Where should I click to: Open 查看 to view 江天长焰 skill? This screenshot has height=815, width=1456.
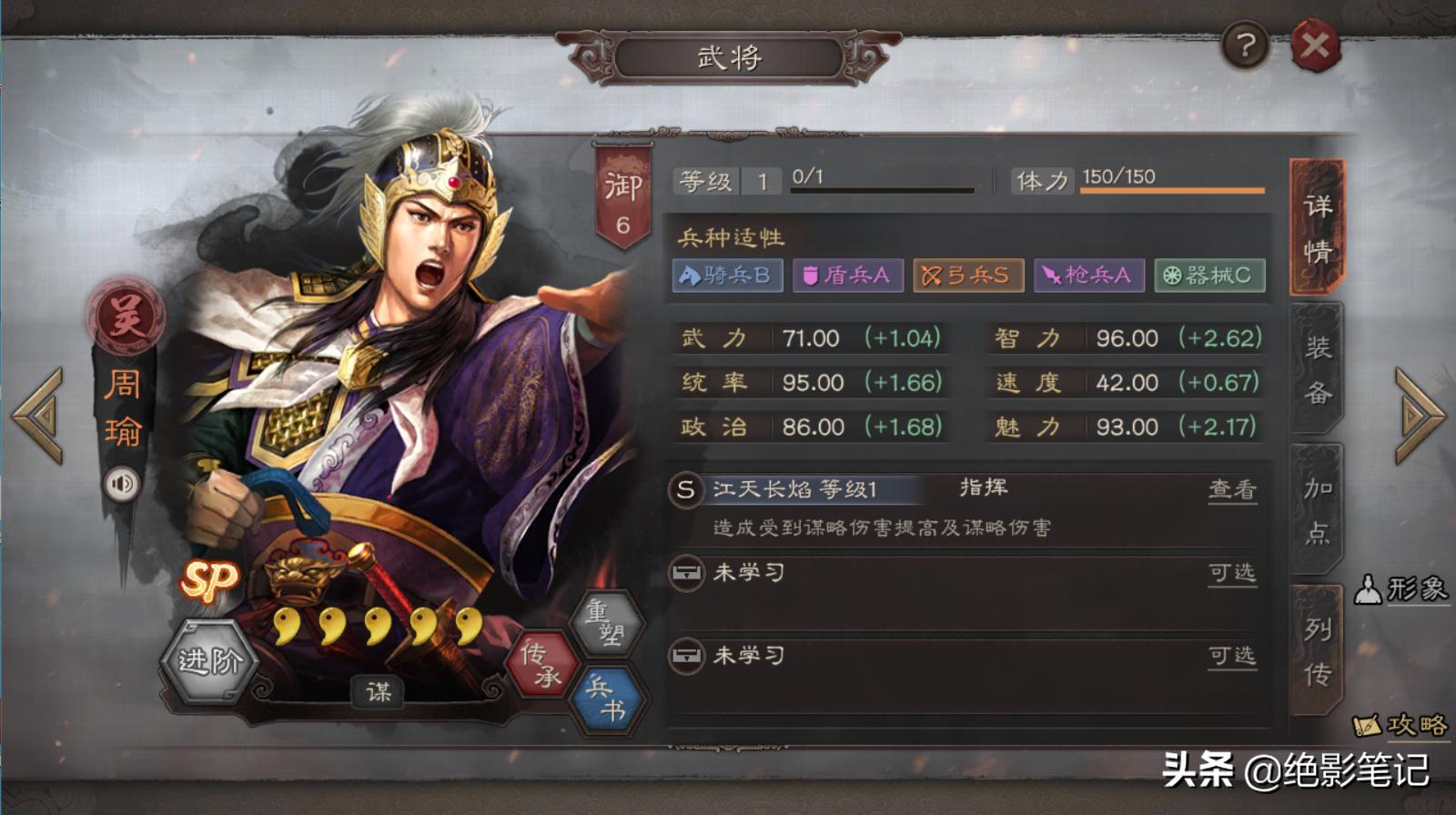click(1235, 488)
